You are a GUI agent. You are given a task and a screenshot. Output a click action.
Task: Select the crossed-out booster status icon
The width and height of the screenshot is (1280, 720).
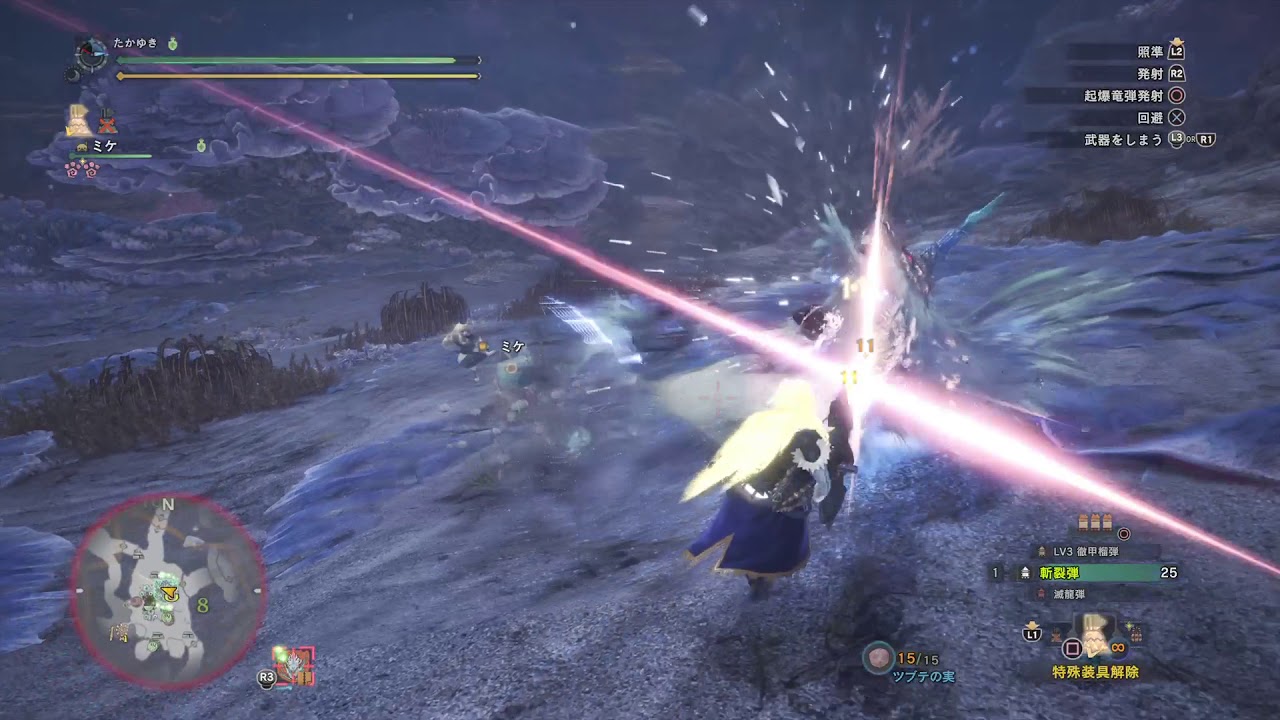[x=108, y=121]
